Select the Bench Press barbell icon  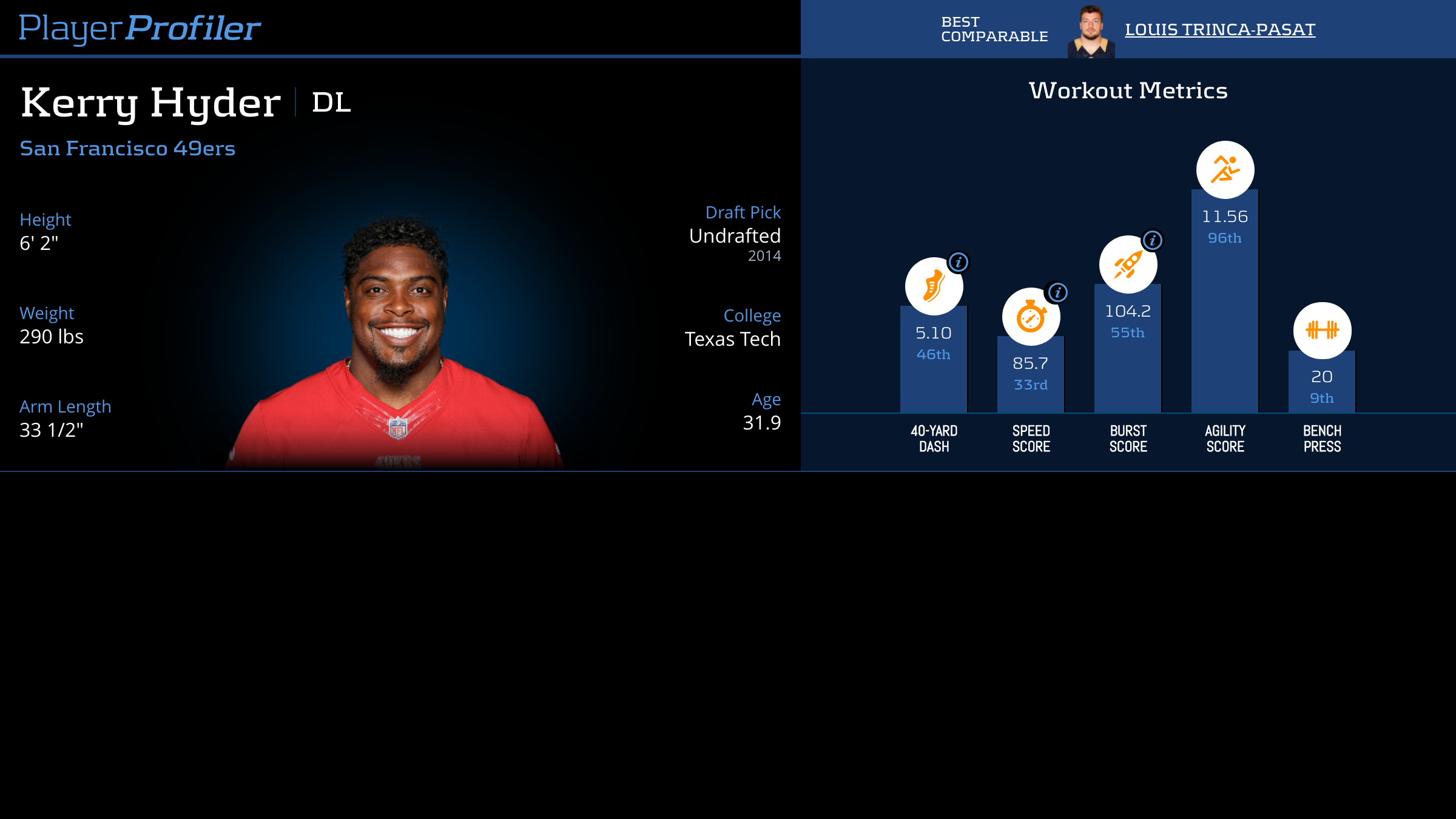click(1322, 330)
